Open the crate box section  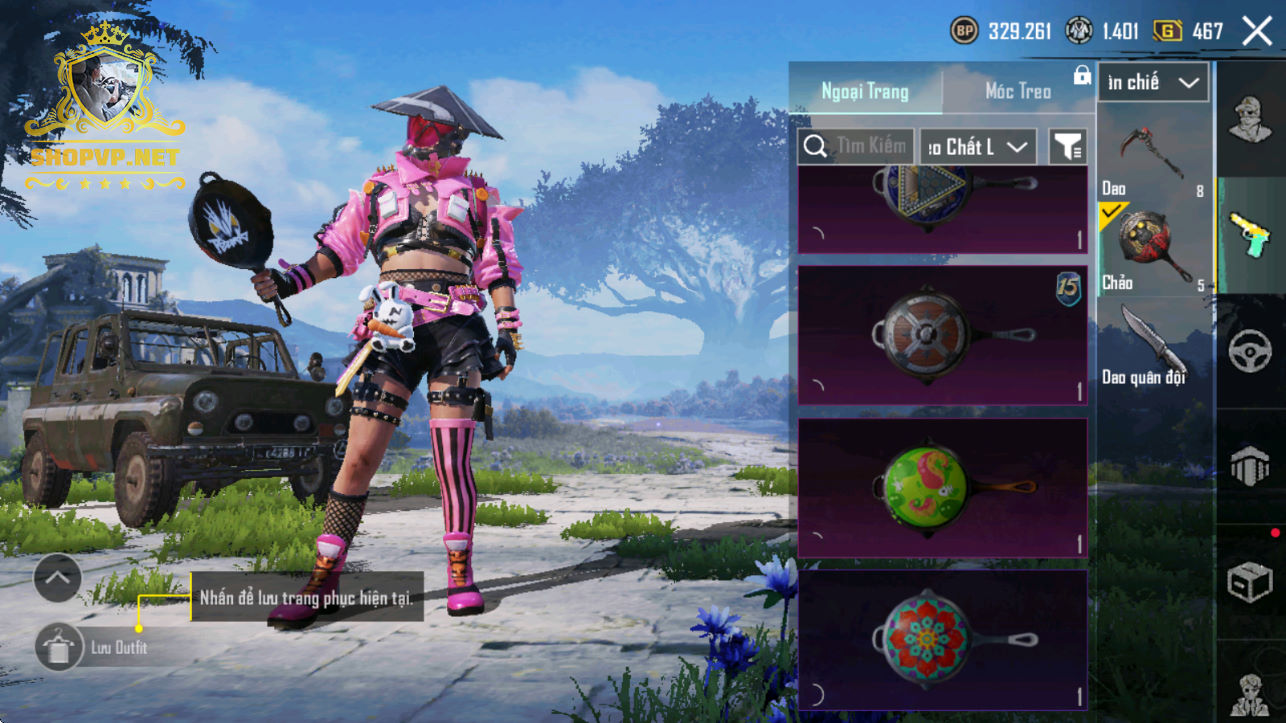pyautogui.click(x=1250, y=582)
